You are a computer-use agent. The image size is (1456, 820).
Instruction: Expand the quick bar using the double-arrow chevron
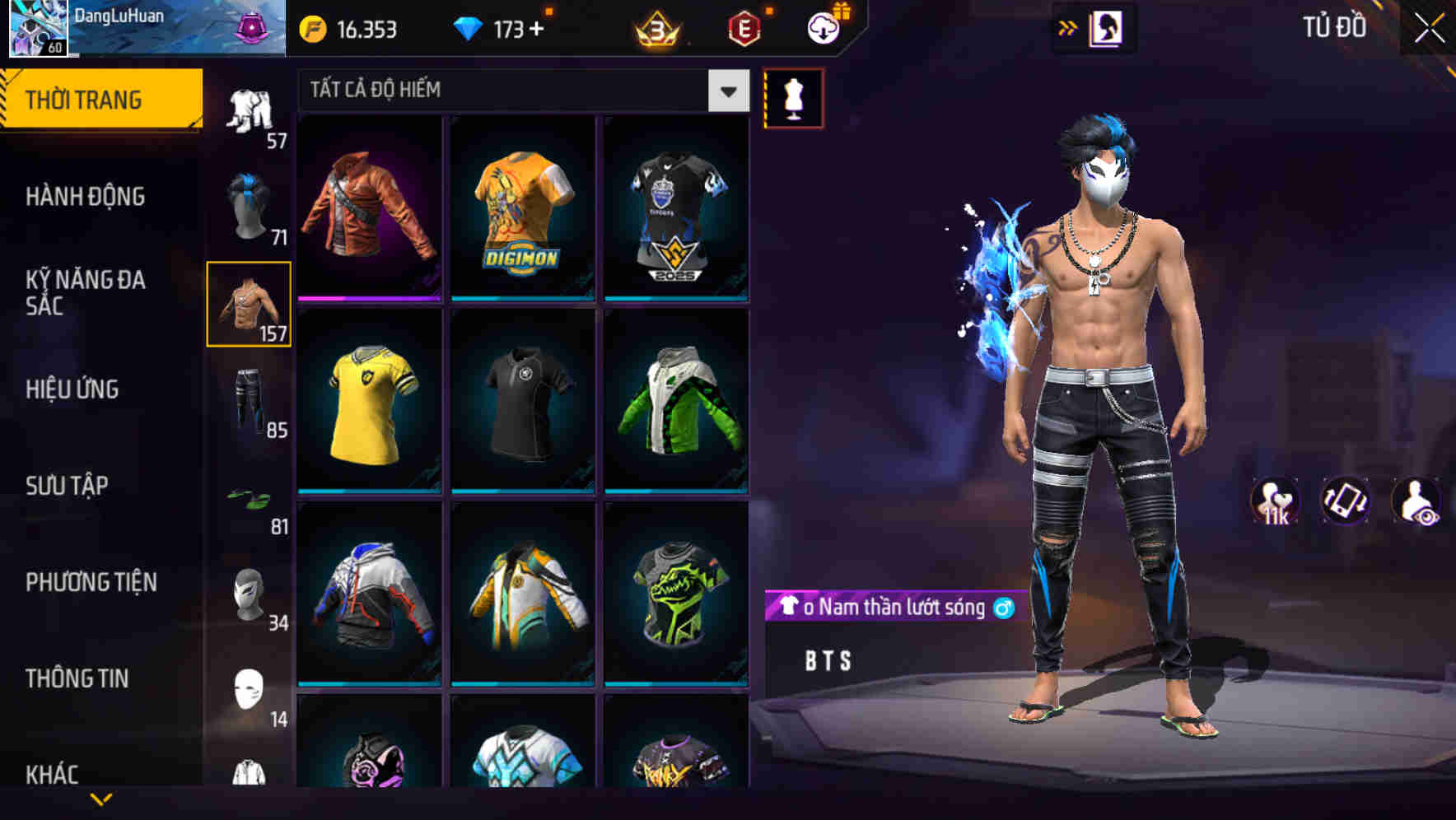[1068, 27]
